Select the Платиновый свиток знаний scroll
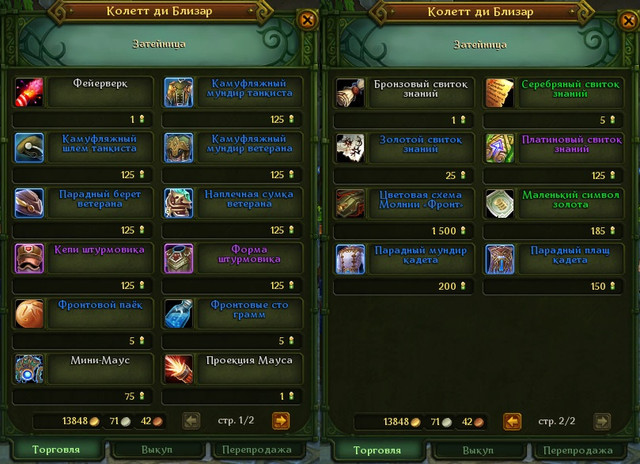The width and height of the screenshot is (640, 464). click(x=500, y=148)
